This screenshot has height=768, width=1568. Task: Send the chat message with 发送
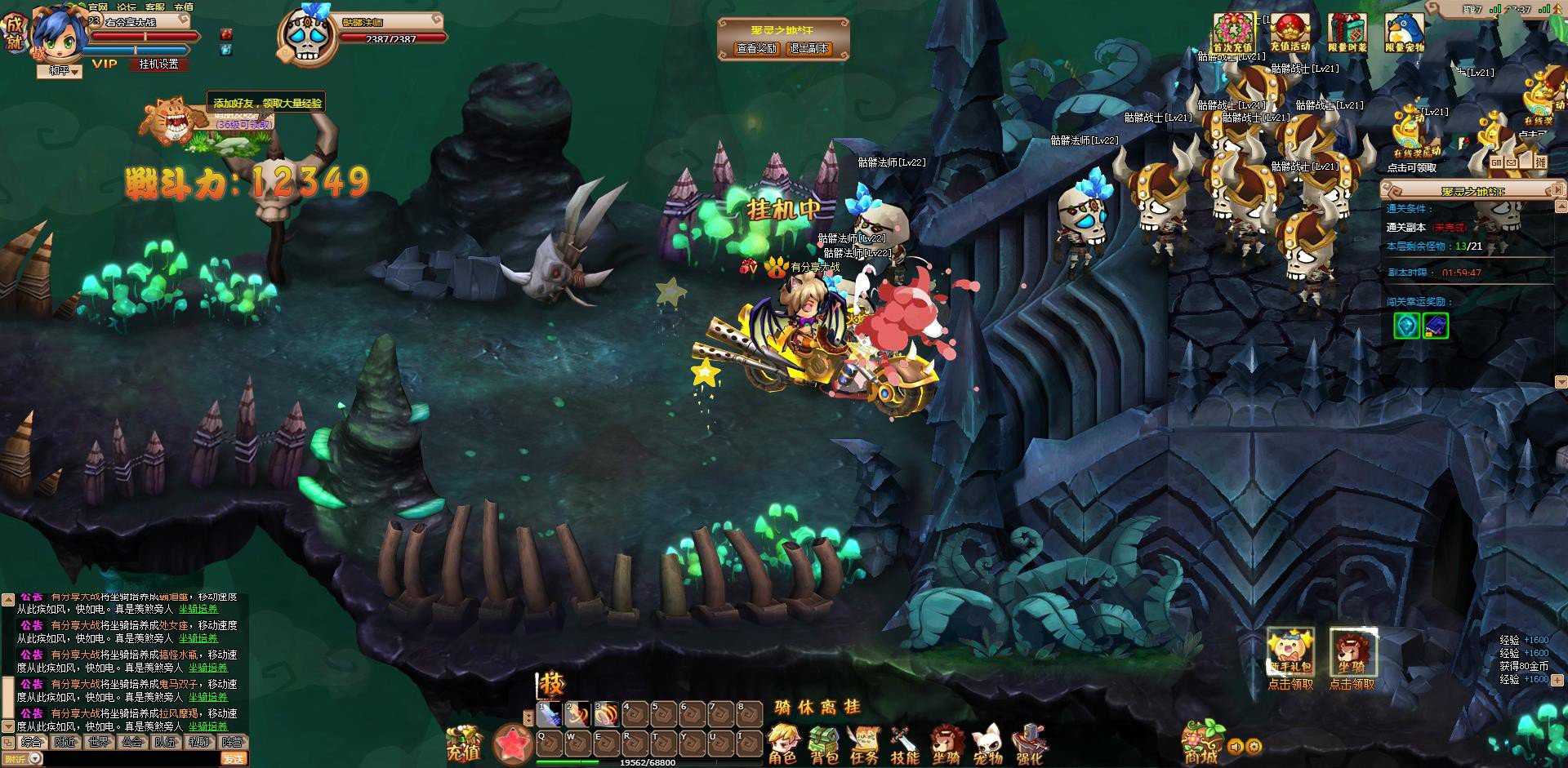[x=234, y=759]
